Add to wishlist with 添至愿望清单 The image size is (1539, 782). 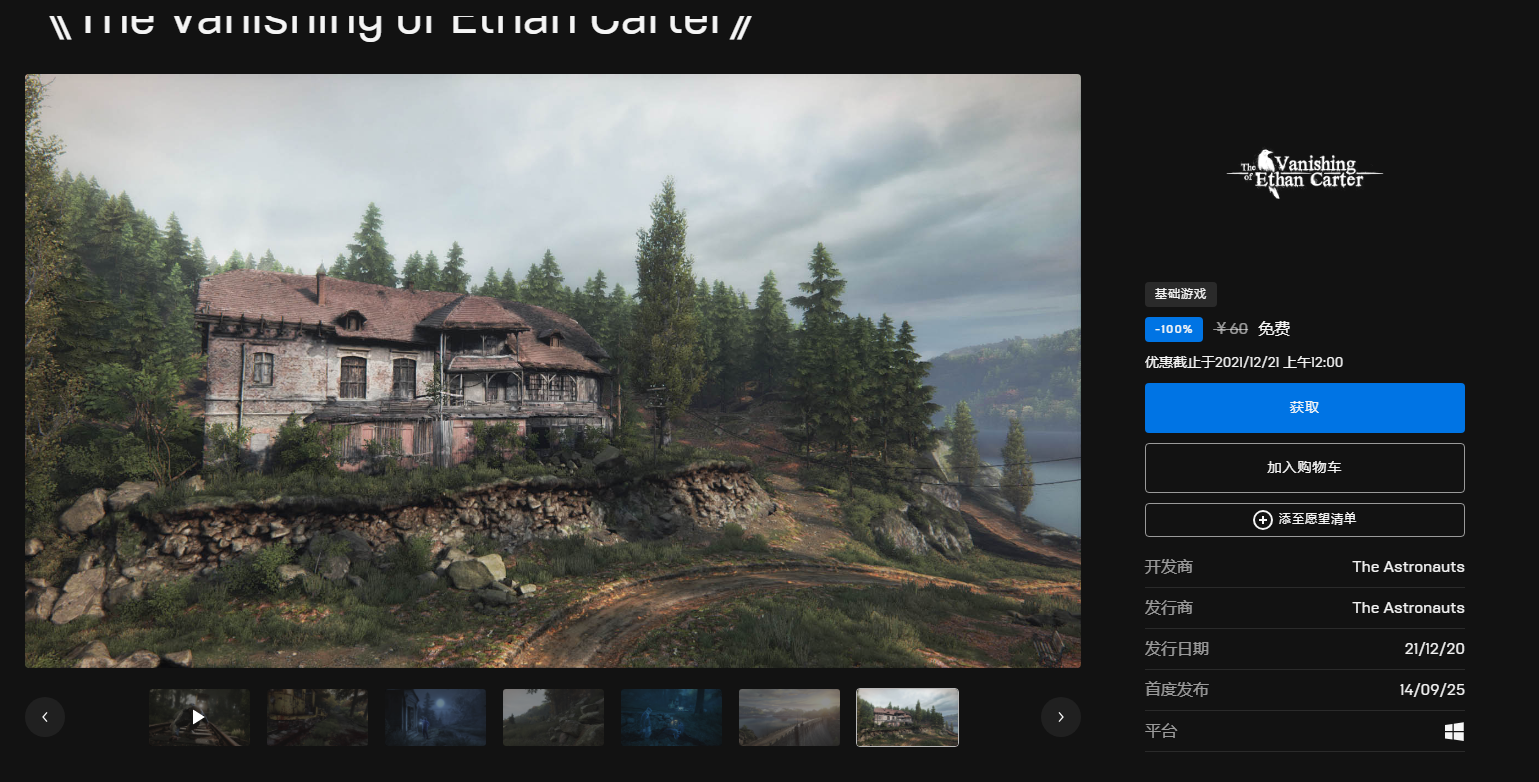(x=1304, y=520)
